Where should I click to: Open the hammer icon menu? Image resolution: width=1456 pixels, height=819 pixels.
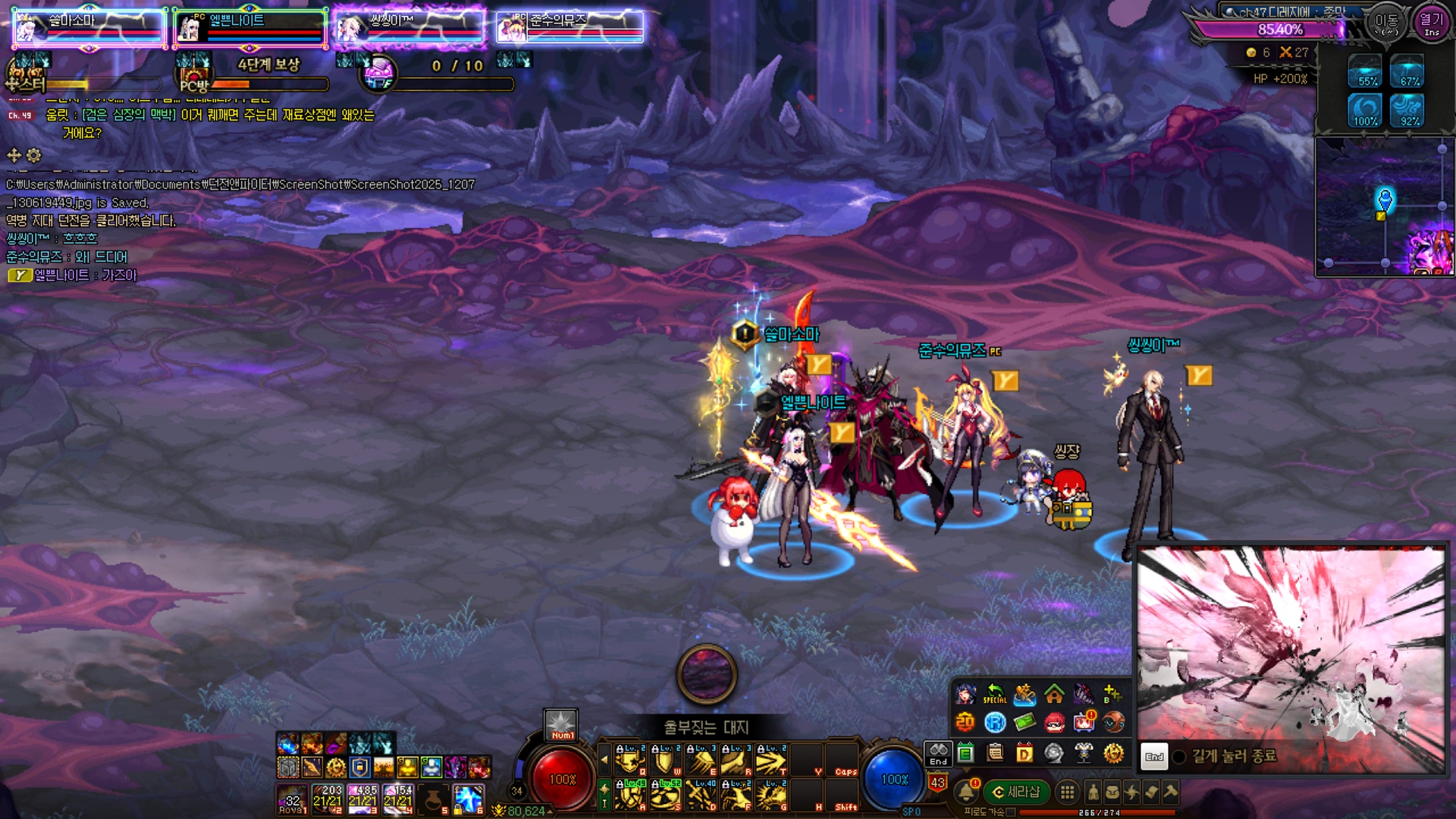click(x=1171, y=792)
